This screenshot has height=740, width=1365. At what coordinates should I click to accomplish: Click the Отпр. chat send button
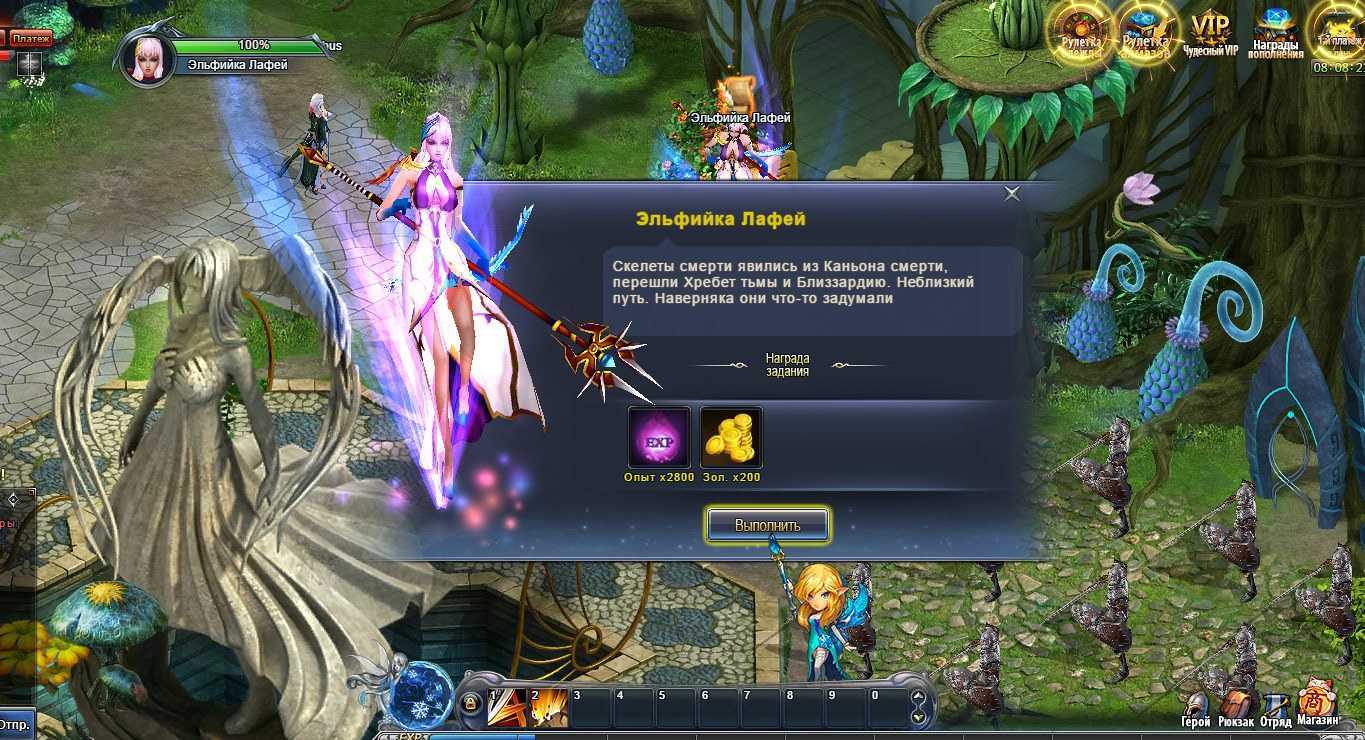(x=14, y=723)
